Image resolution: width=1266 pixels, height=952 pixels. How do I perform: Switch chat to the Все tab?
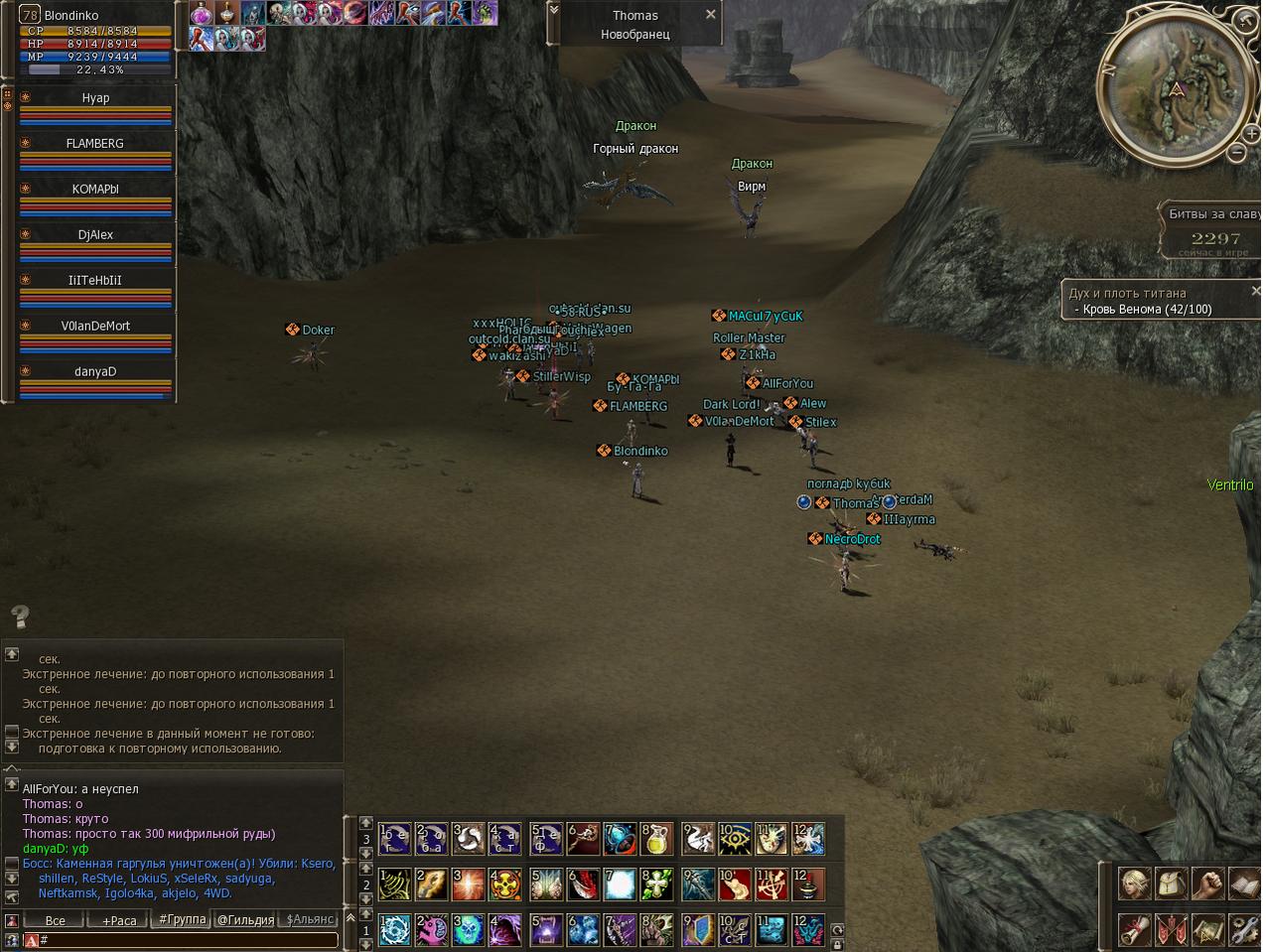tap(56, 920)
